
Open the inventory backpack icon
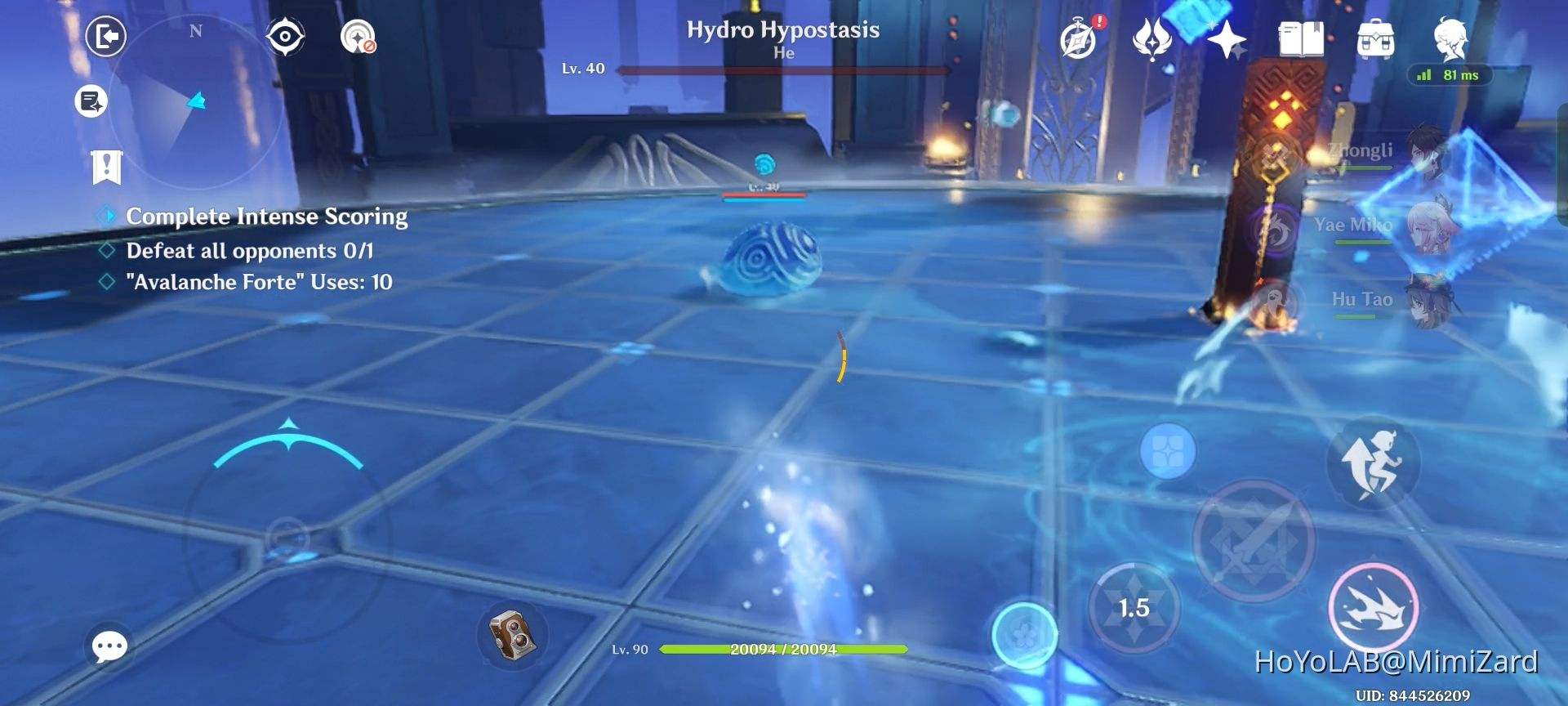[x=1377, y=38]
